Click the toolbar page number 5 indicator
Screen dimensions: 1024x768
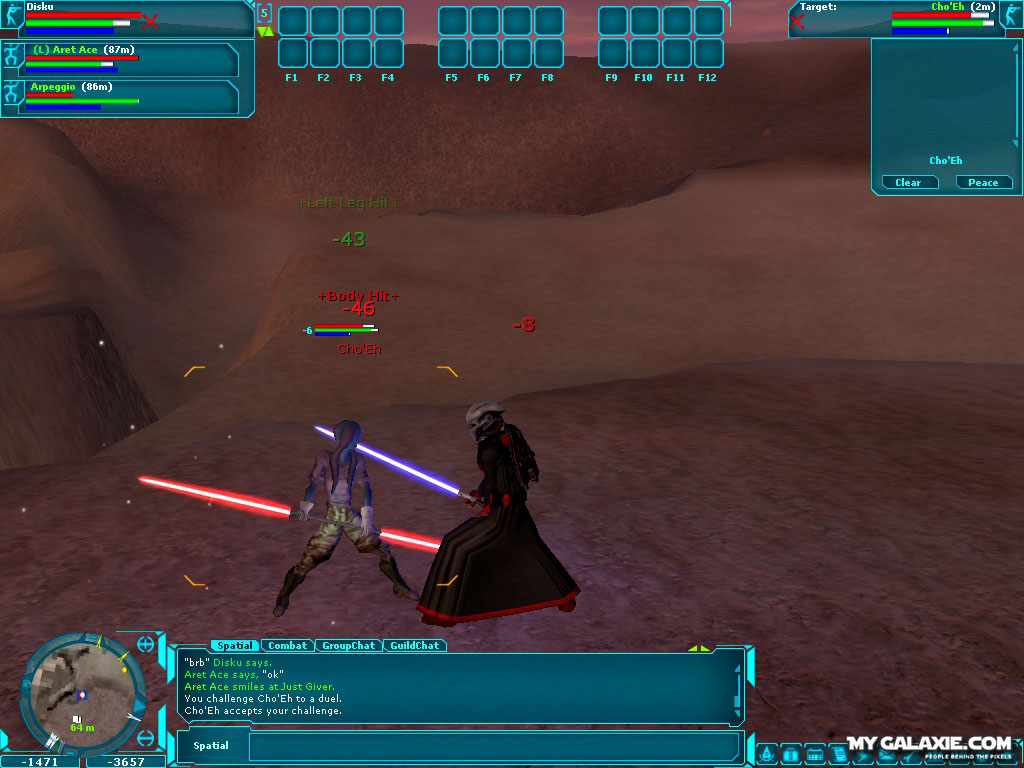[264, 13]
